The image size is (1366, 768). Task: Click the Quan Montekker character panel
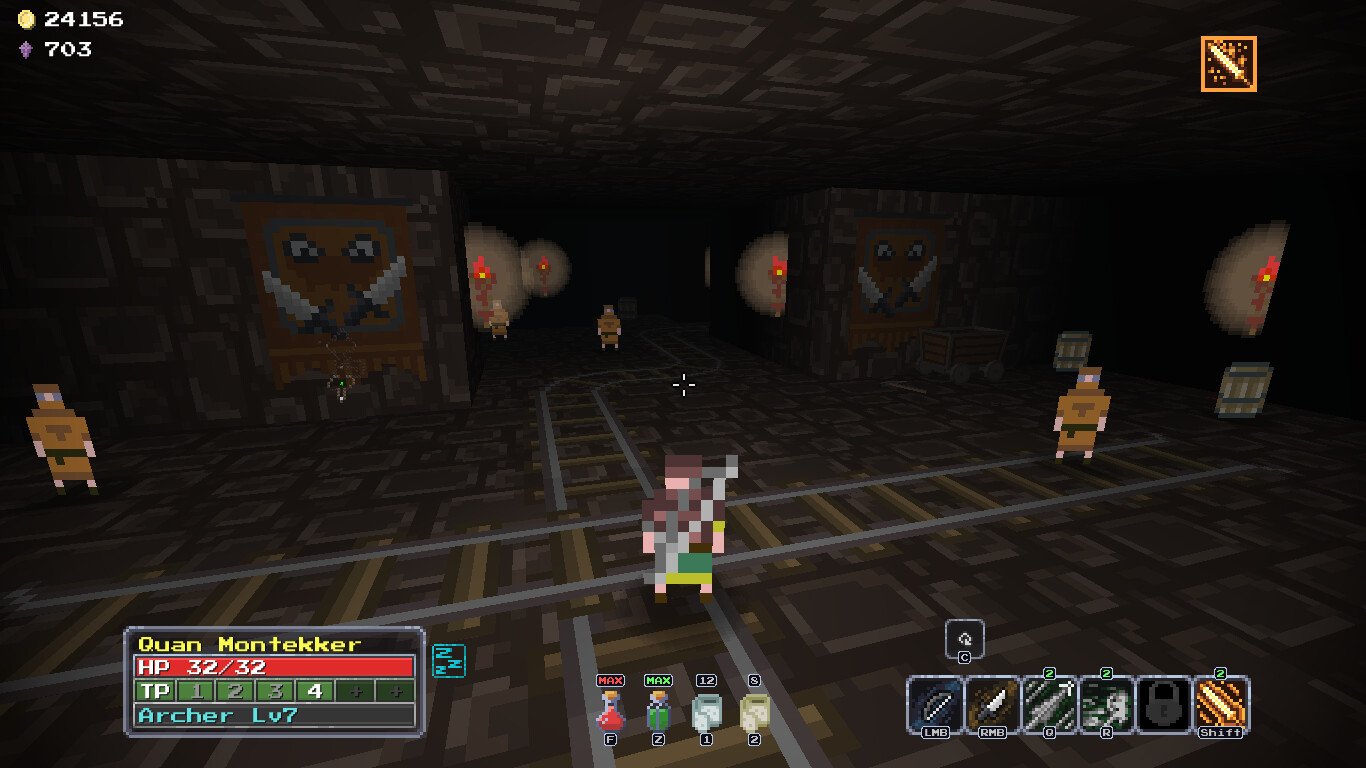(x=274, y=680)
